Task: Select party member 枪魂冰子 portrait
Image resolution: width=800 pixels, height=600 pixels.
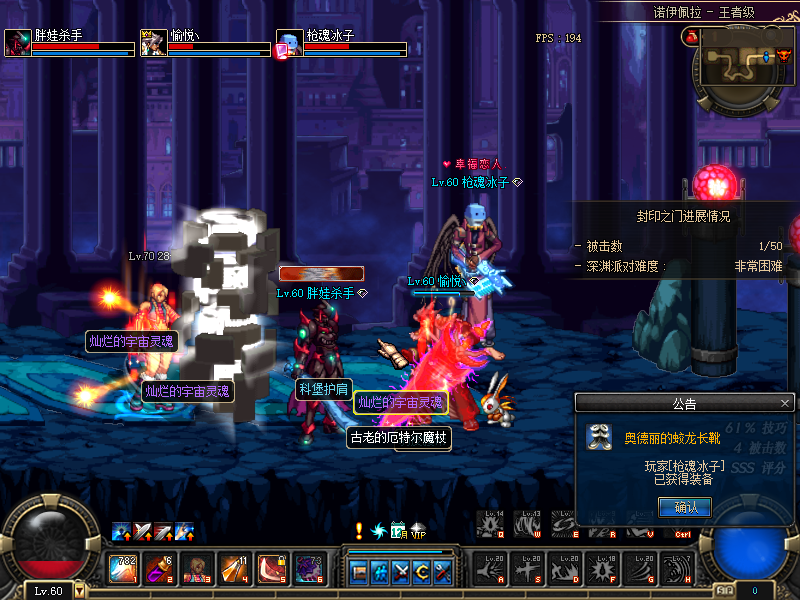Action: pyautogui.click(x=289, y=43)
